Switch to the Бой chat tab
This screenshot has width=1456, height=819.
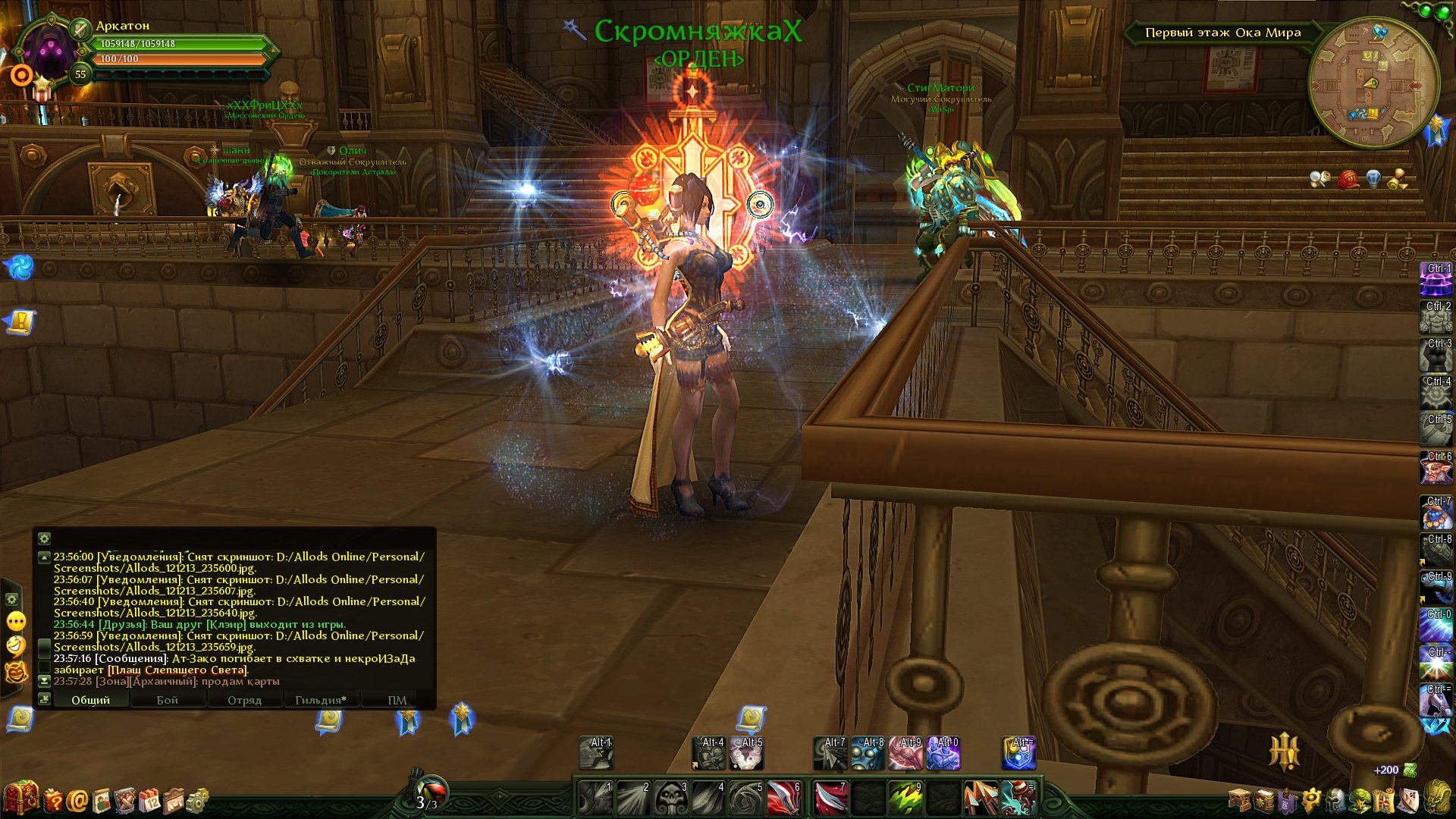click(x=168, y=700)
